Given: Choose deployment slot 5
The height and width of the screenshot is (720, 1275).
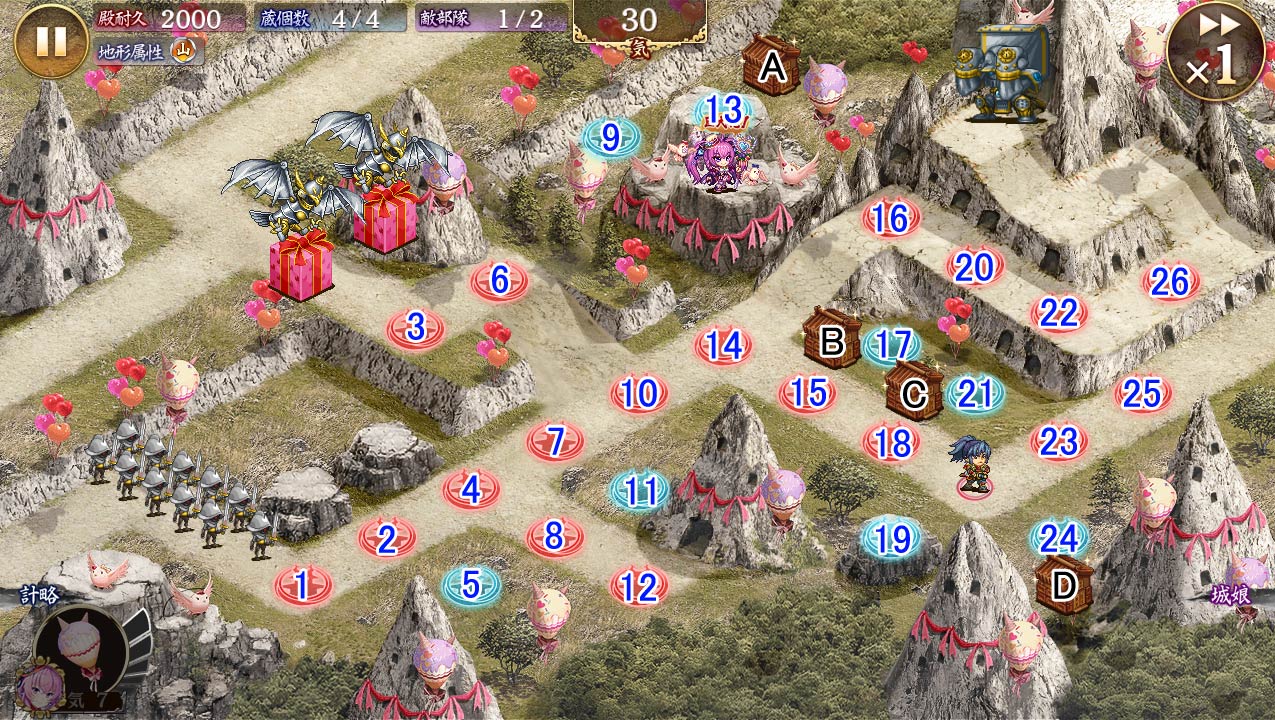Looking at the screenshot, I should (x=471, y=584).
